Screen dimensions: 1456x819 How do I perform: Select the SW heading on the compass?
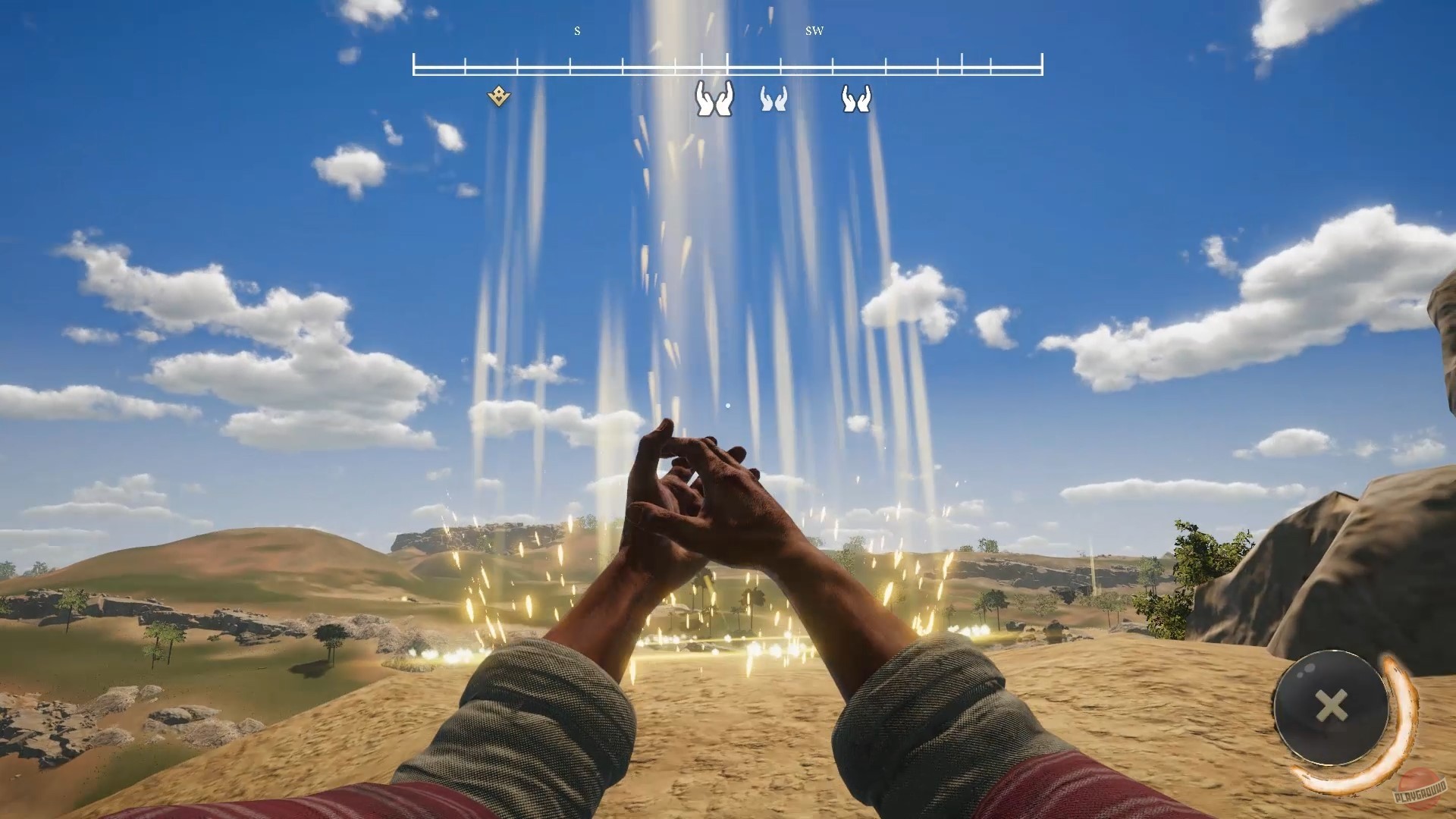tap(814, 32)
